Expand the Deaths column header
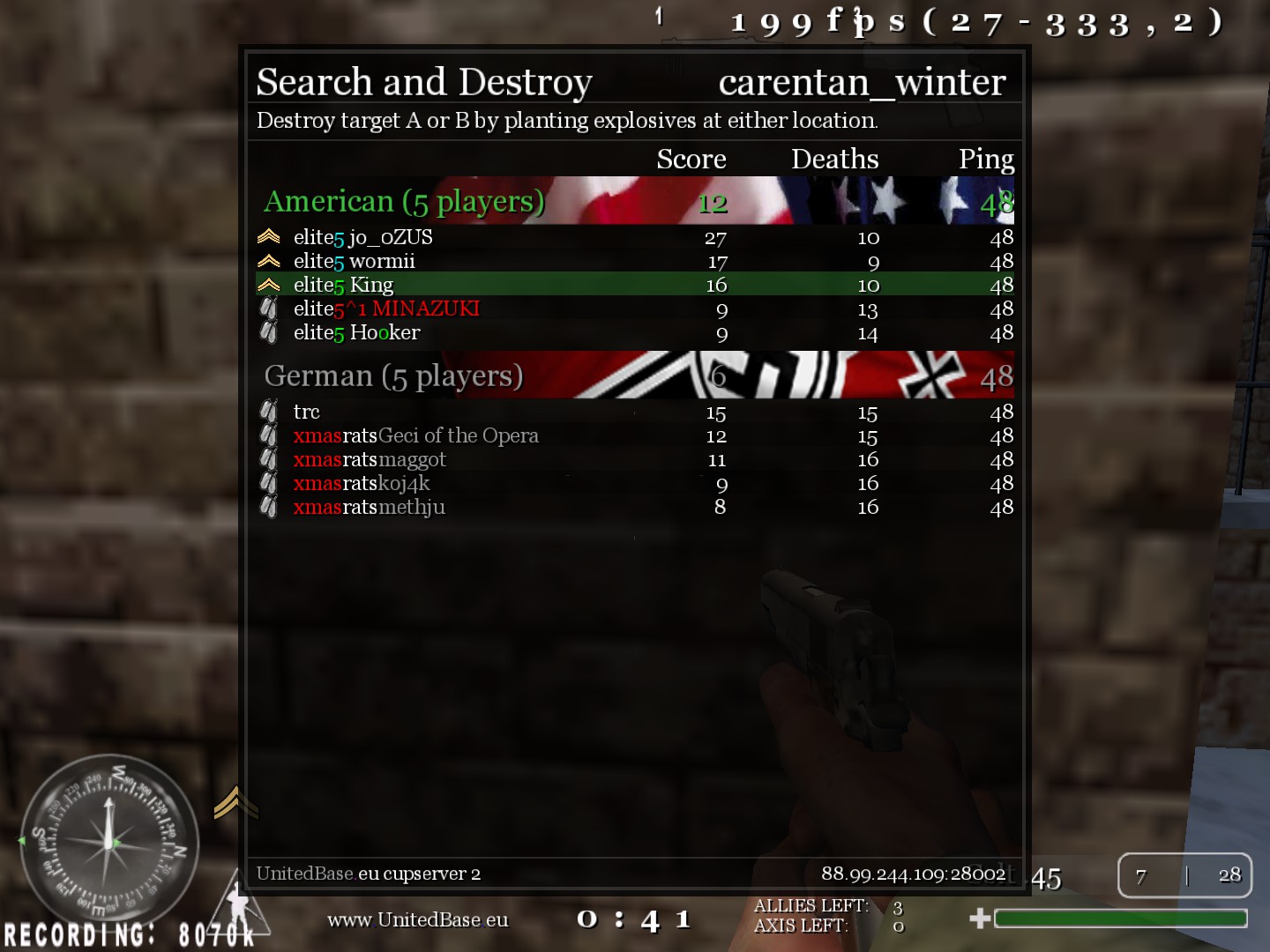 tap(834, 159)
